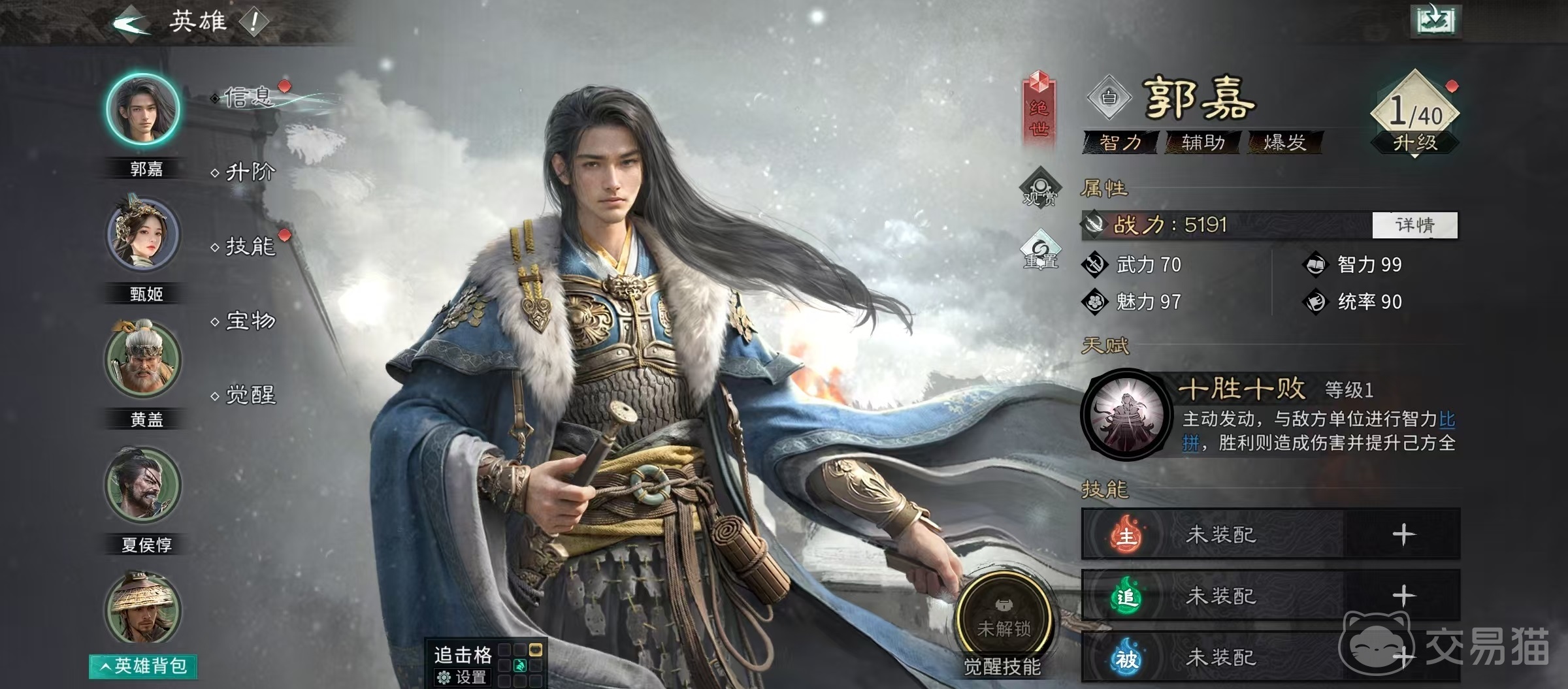1568x689 pixels.
Task: Go to the 觉醒 tab
Action: point(250,394)
